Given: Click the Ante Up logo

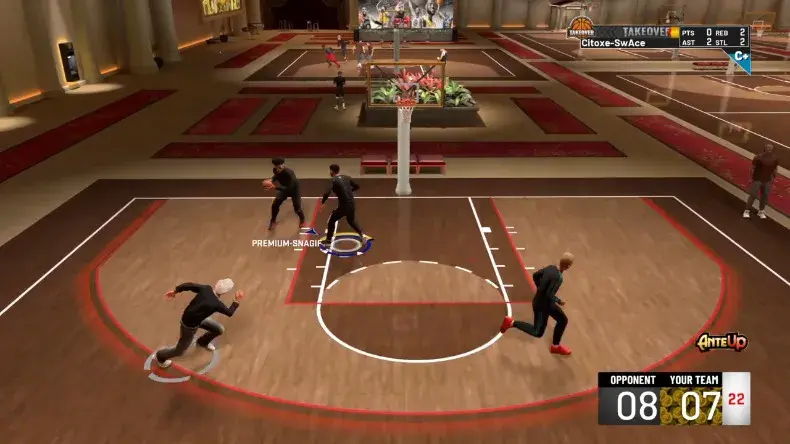Looking at the screenshot, I should click(722, 343).
